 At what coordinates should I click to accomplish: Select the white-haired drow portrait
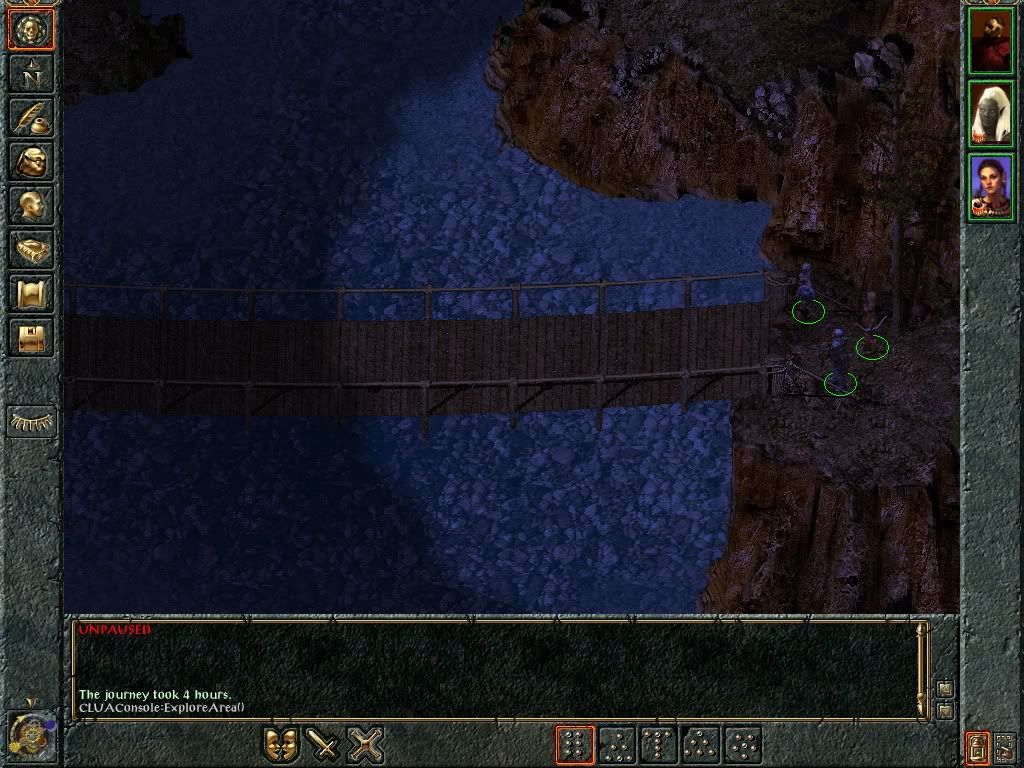pos(990,114)
